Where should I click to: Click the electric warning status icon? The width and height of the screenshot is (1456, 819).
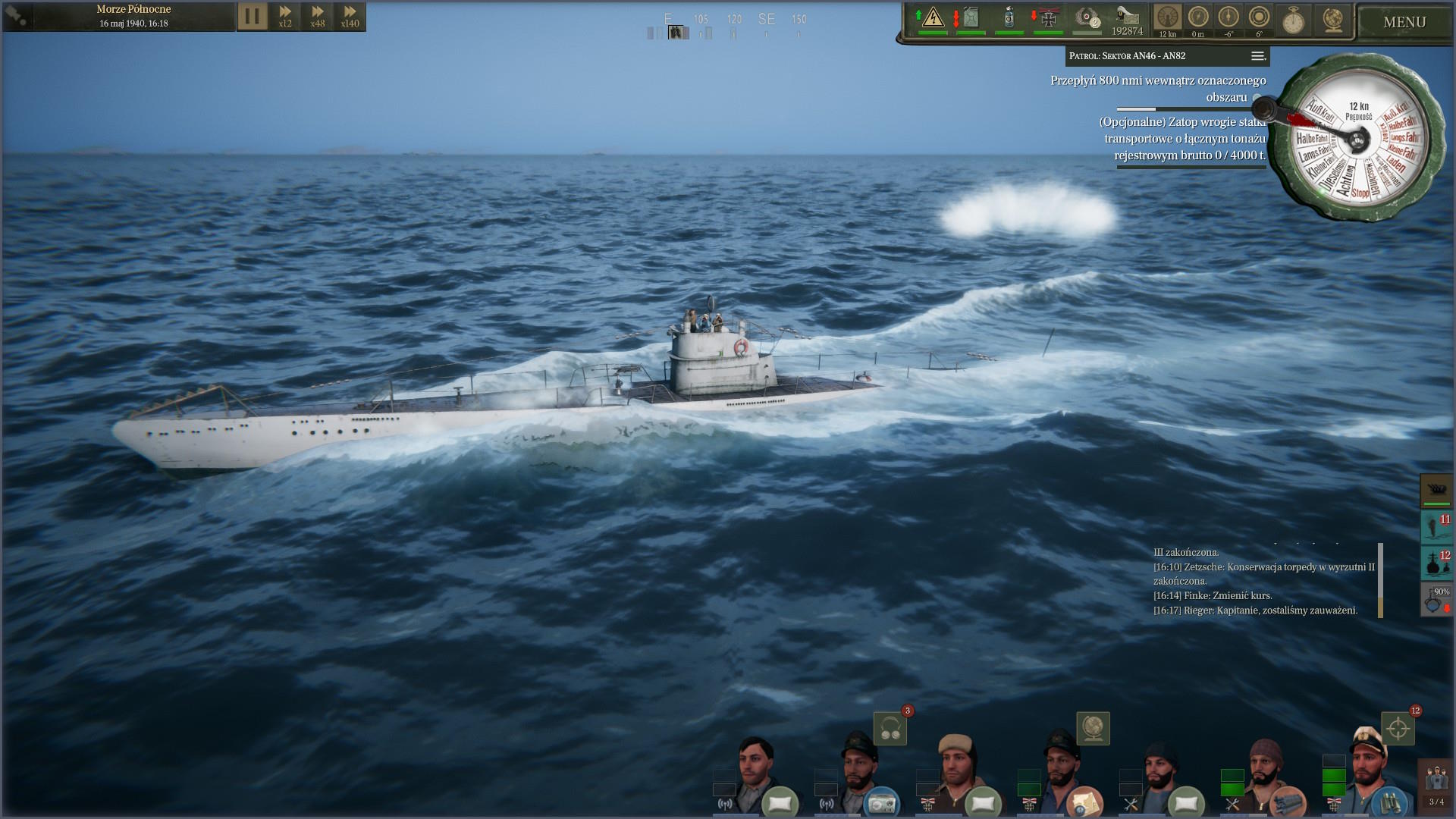click(x=933, y=18)
